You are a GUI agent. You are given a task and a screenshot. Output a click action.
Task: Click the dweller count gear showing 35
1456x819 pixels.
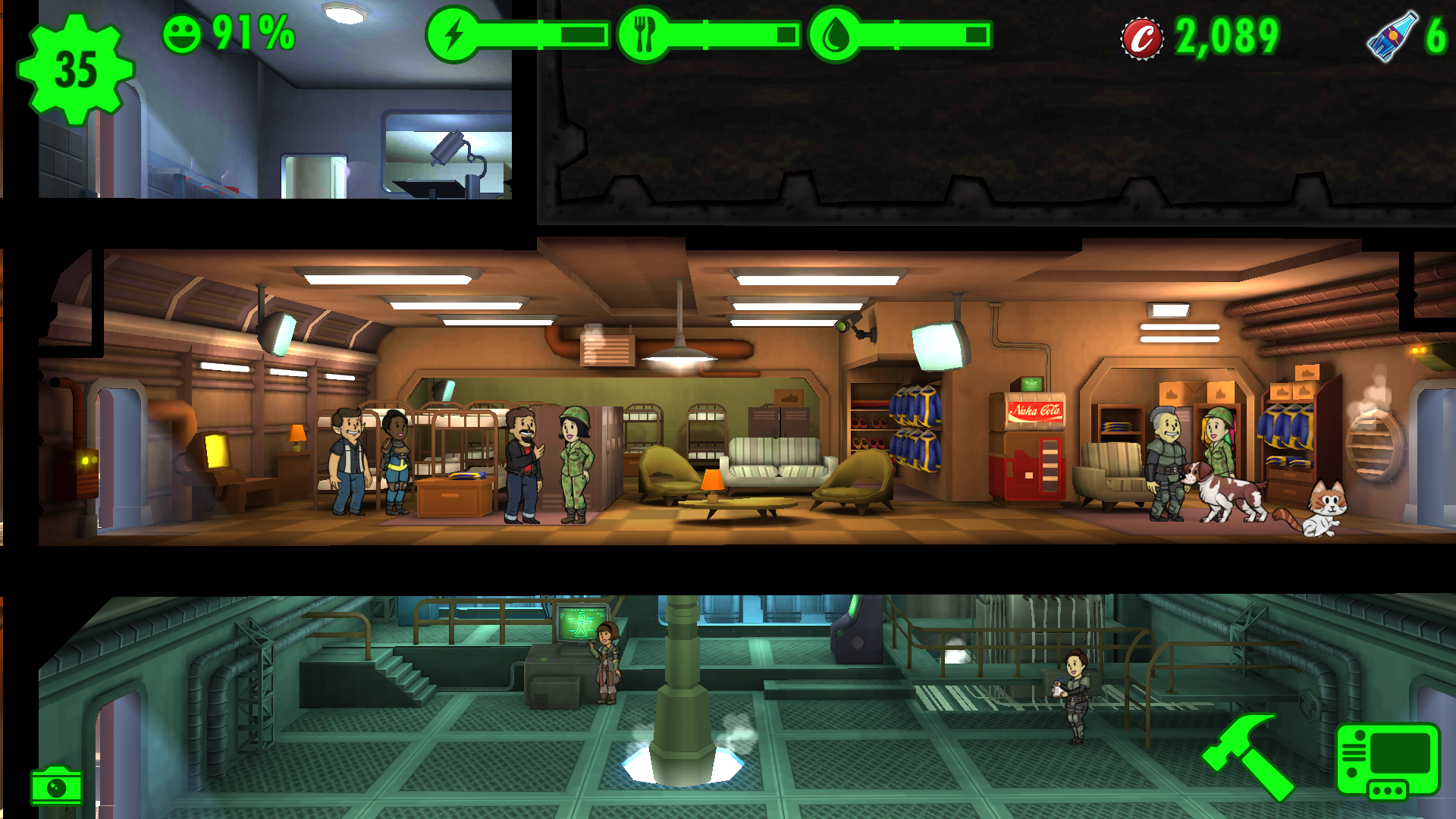pyautogui.click(x=75, y=69)
